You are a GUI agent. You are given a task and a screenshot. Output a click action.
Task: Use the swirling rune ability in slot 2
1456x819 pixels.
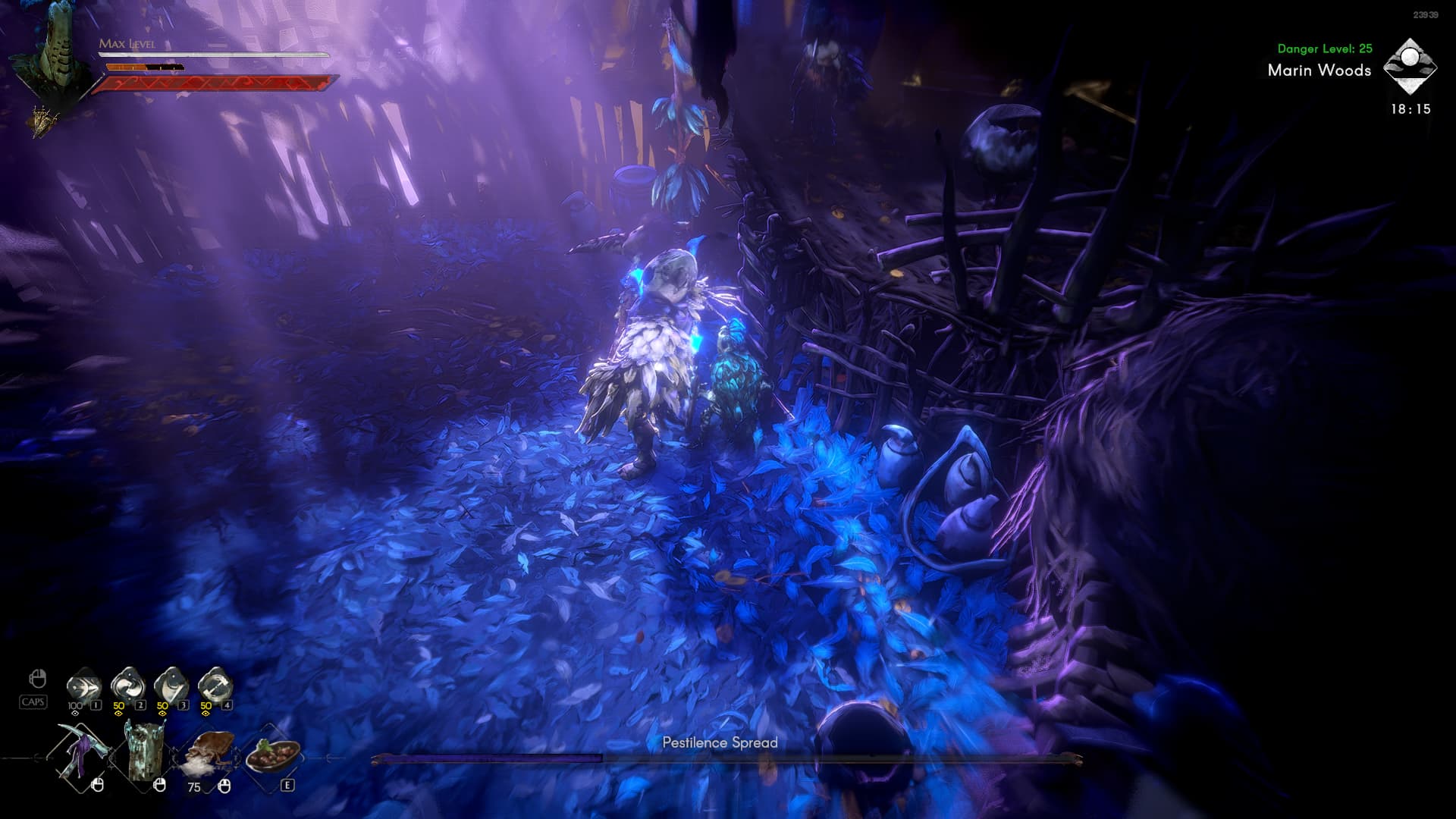click(x=127, y=686)
